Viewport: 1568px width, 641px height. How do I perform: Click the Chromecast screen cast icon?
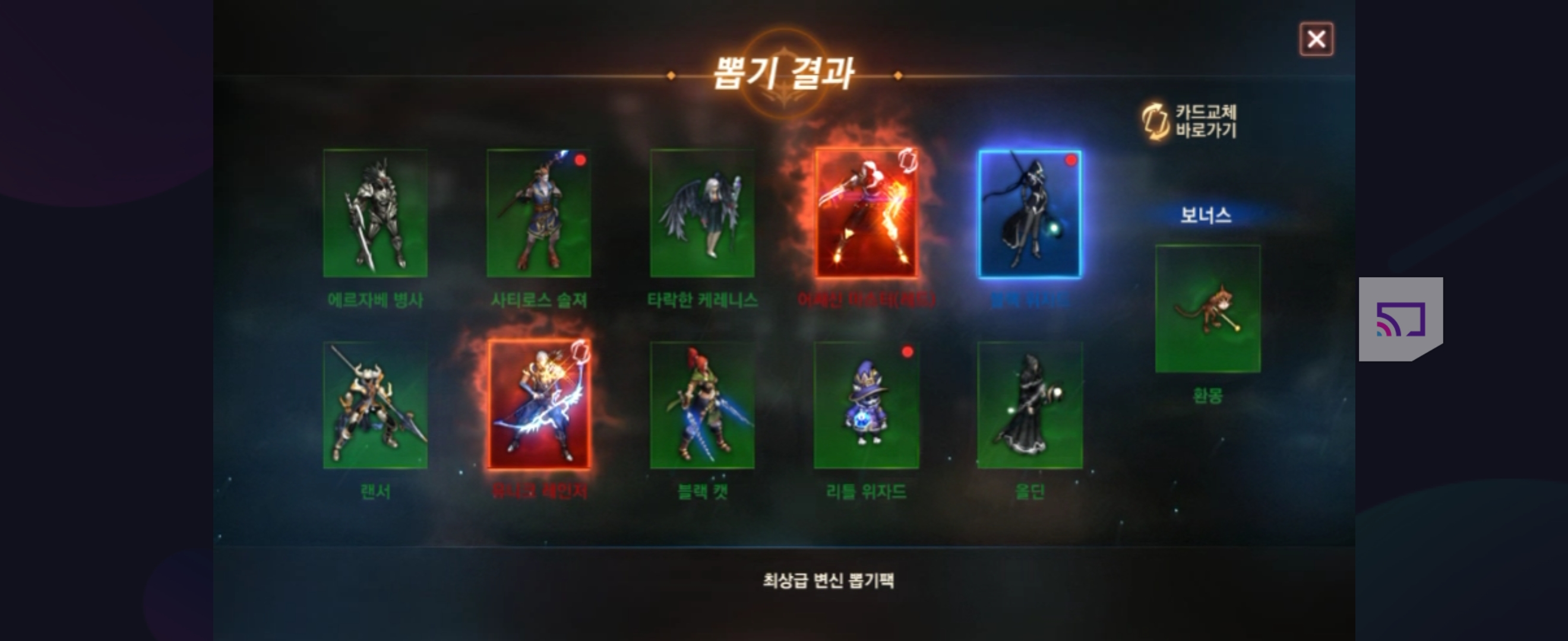coord(1401,319)
